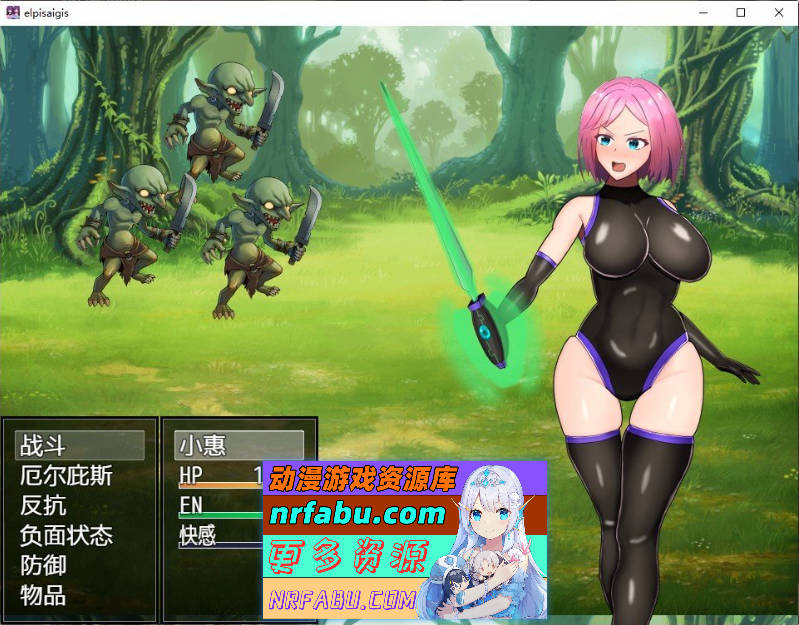This screenshot has width=799, height=625.
Task: Select the 反抗 resist command
Action: 44,505
